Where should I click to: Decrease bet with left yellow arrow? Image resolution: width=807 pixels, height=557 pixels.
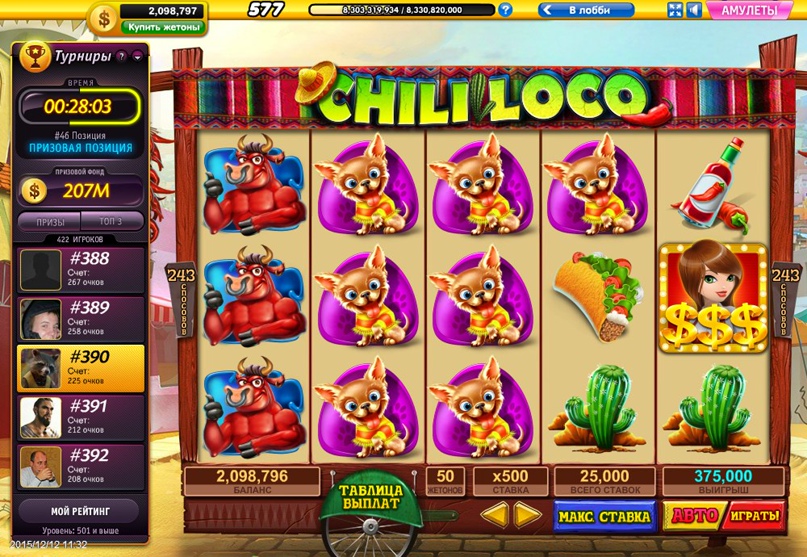tap(493, 515)
